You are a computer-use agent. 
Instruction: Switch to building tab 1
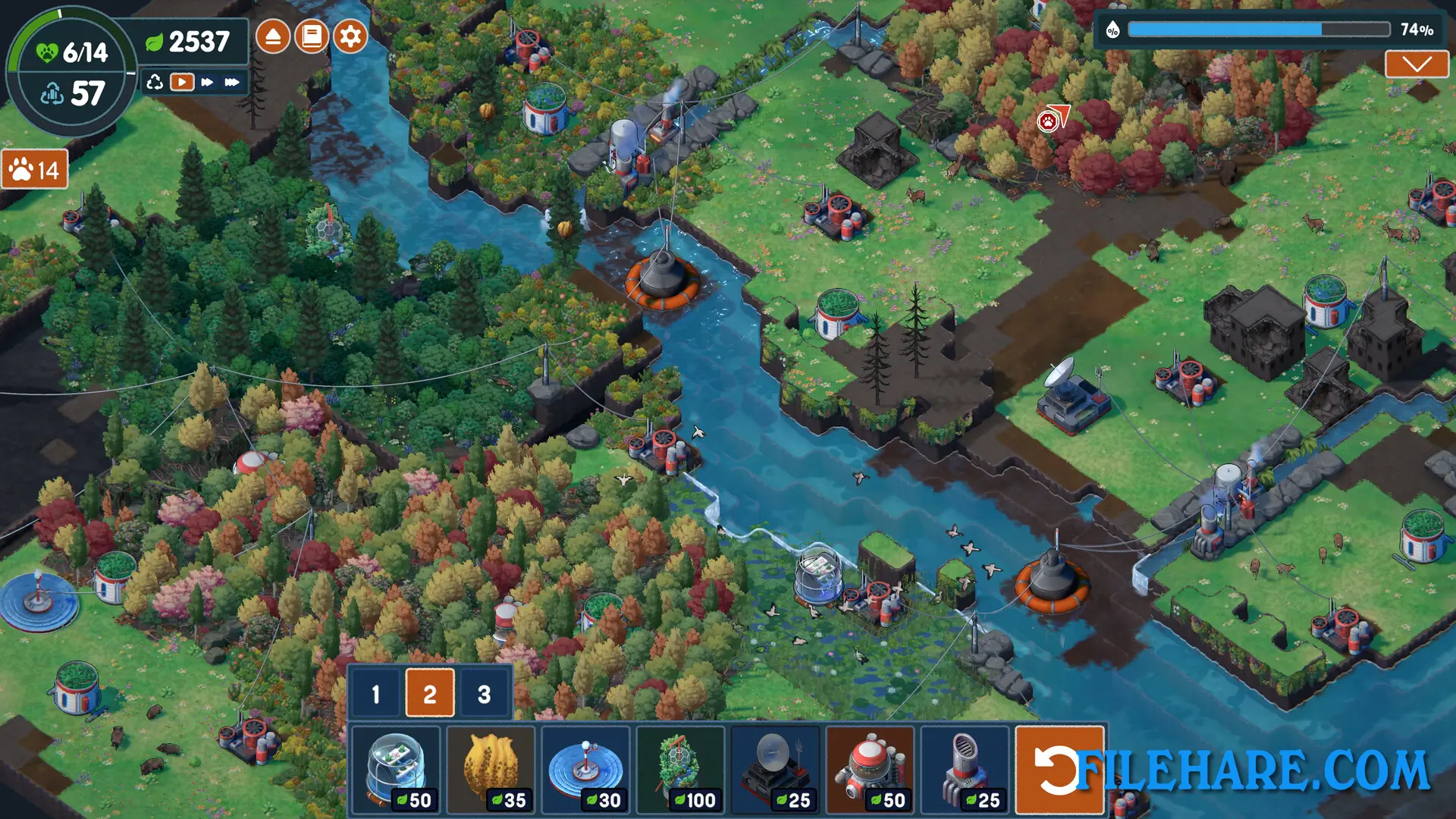click(375, 692)
